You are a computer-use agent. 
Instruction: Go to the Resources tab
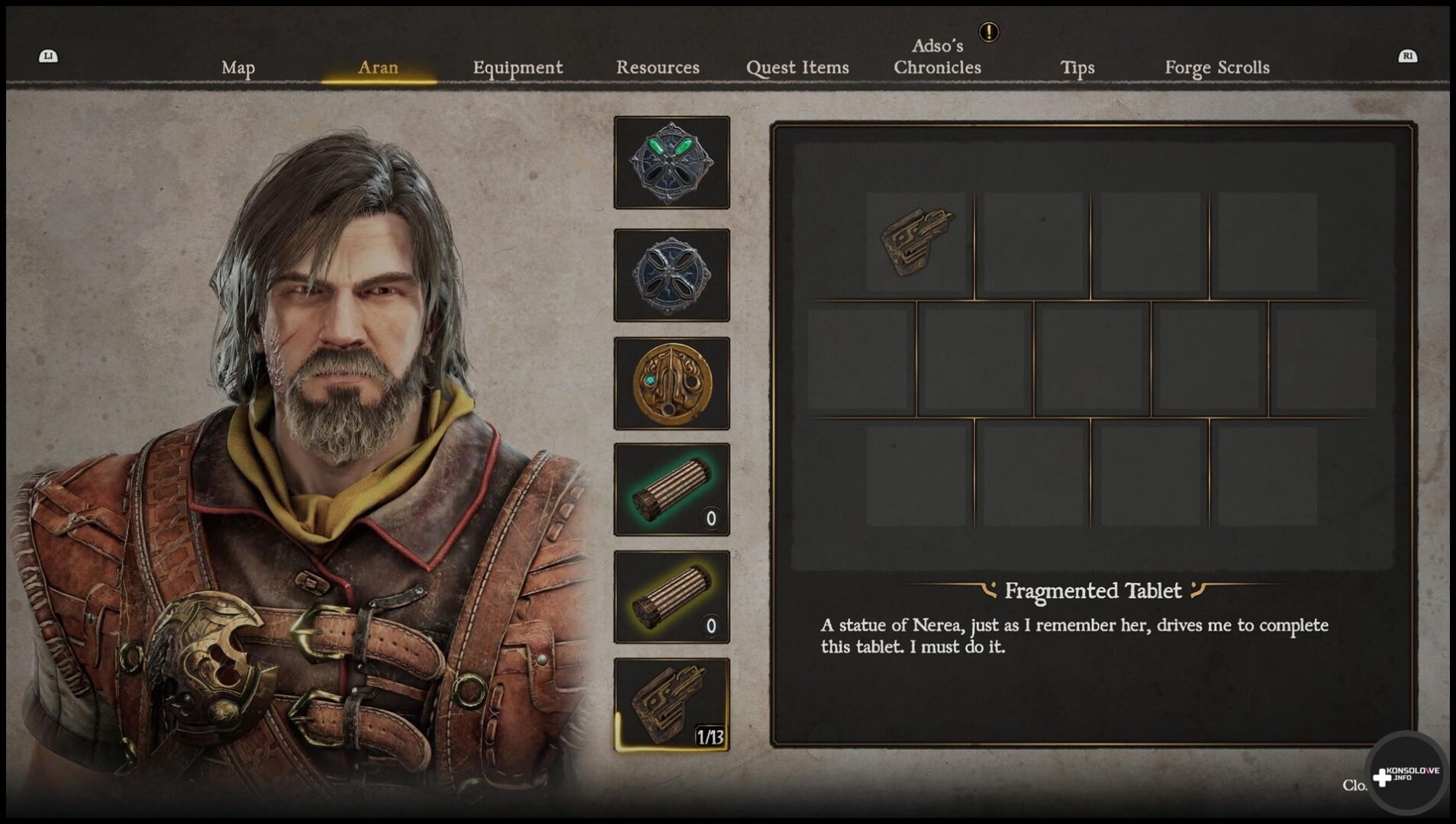pos(657,68)
